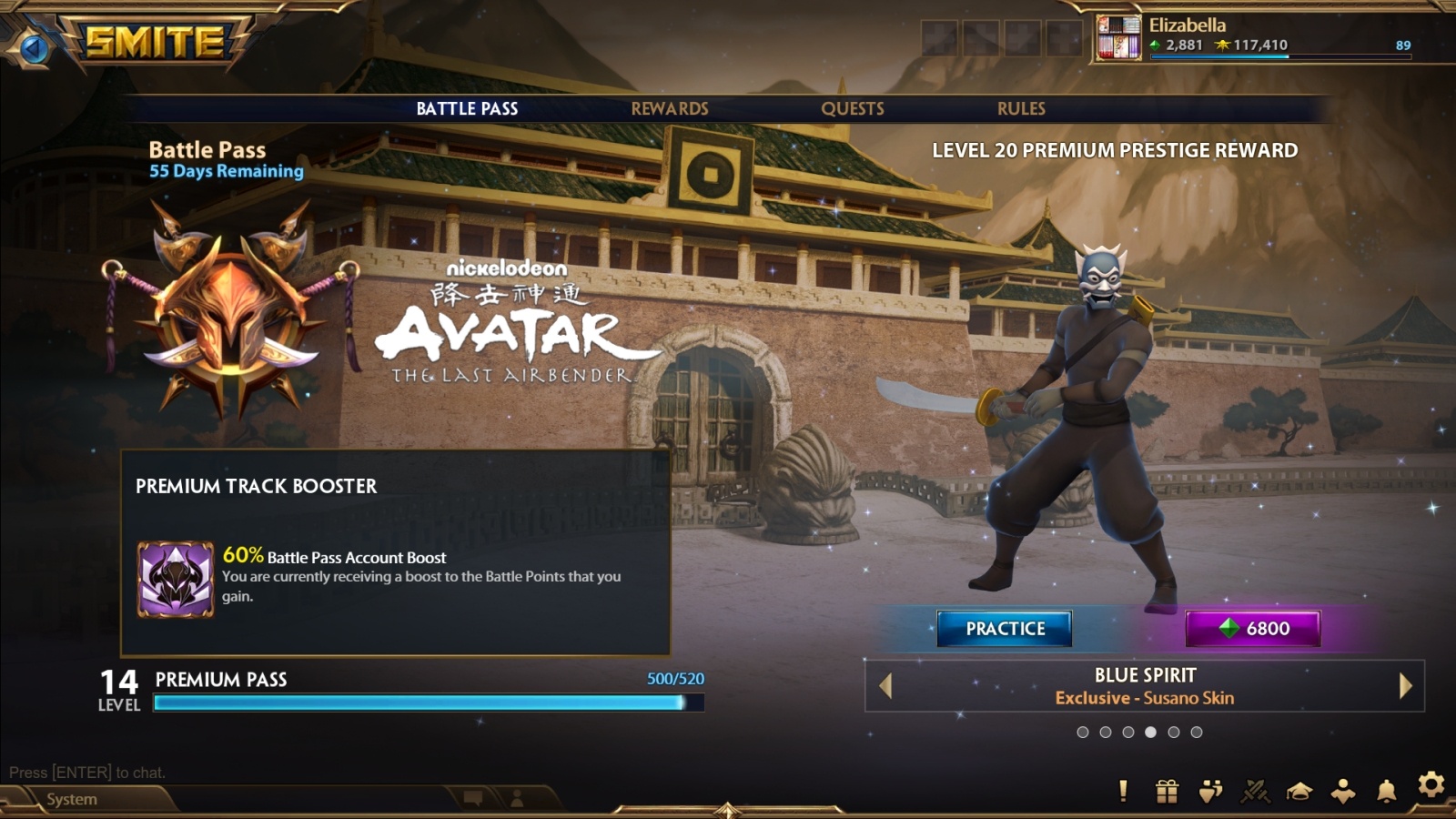Show the previous prestige reward
This screenshot has width=1456, height=819.
coord(885,686)
